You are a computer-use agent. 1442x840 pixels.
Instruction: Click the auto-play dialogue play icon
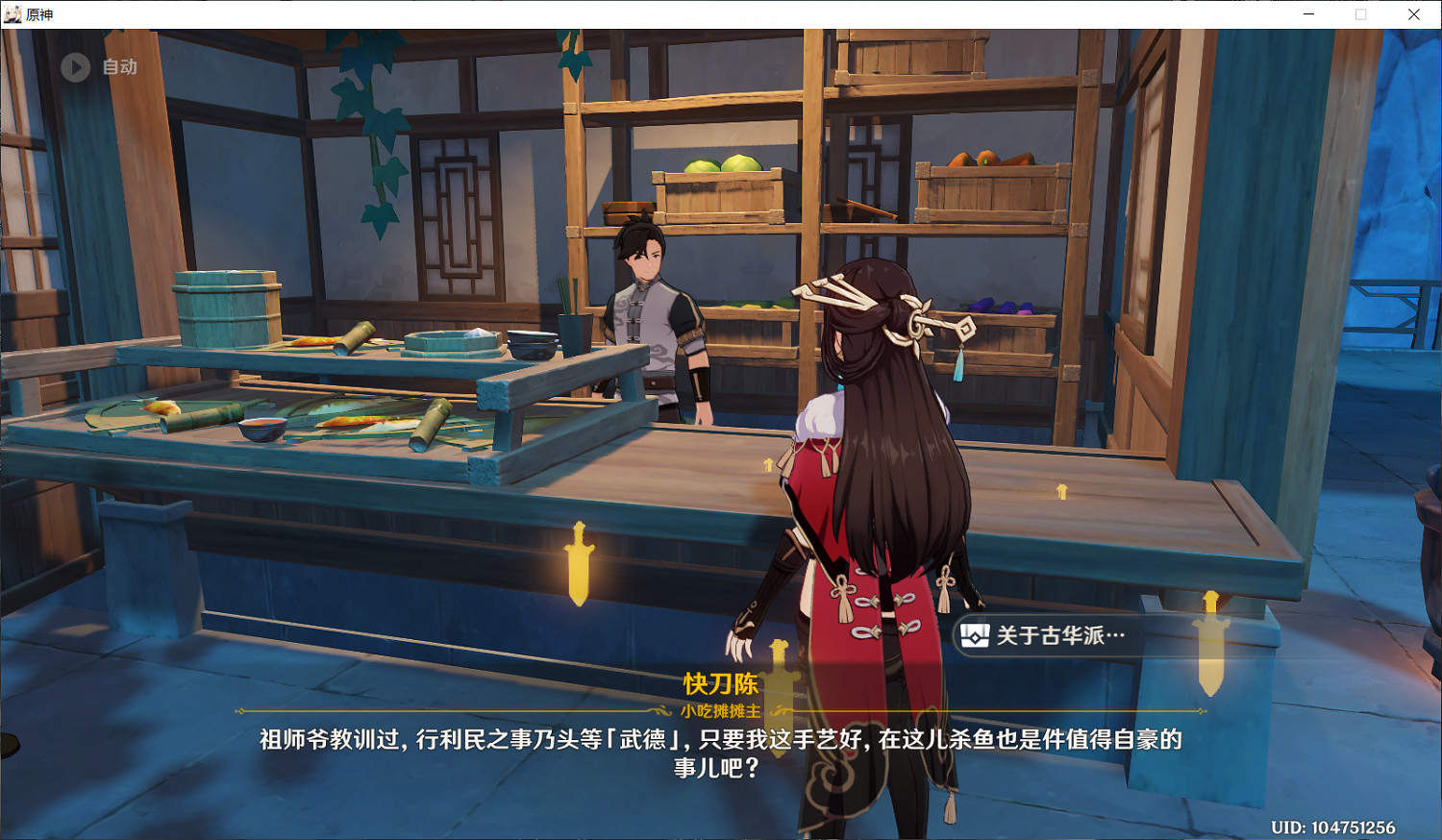(x=74, y=66)
